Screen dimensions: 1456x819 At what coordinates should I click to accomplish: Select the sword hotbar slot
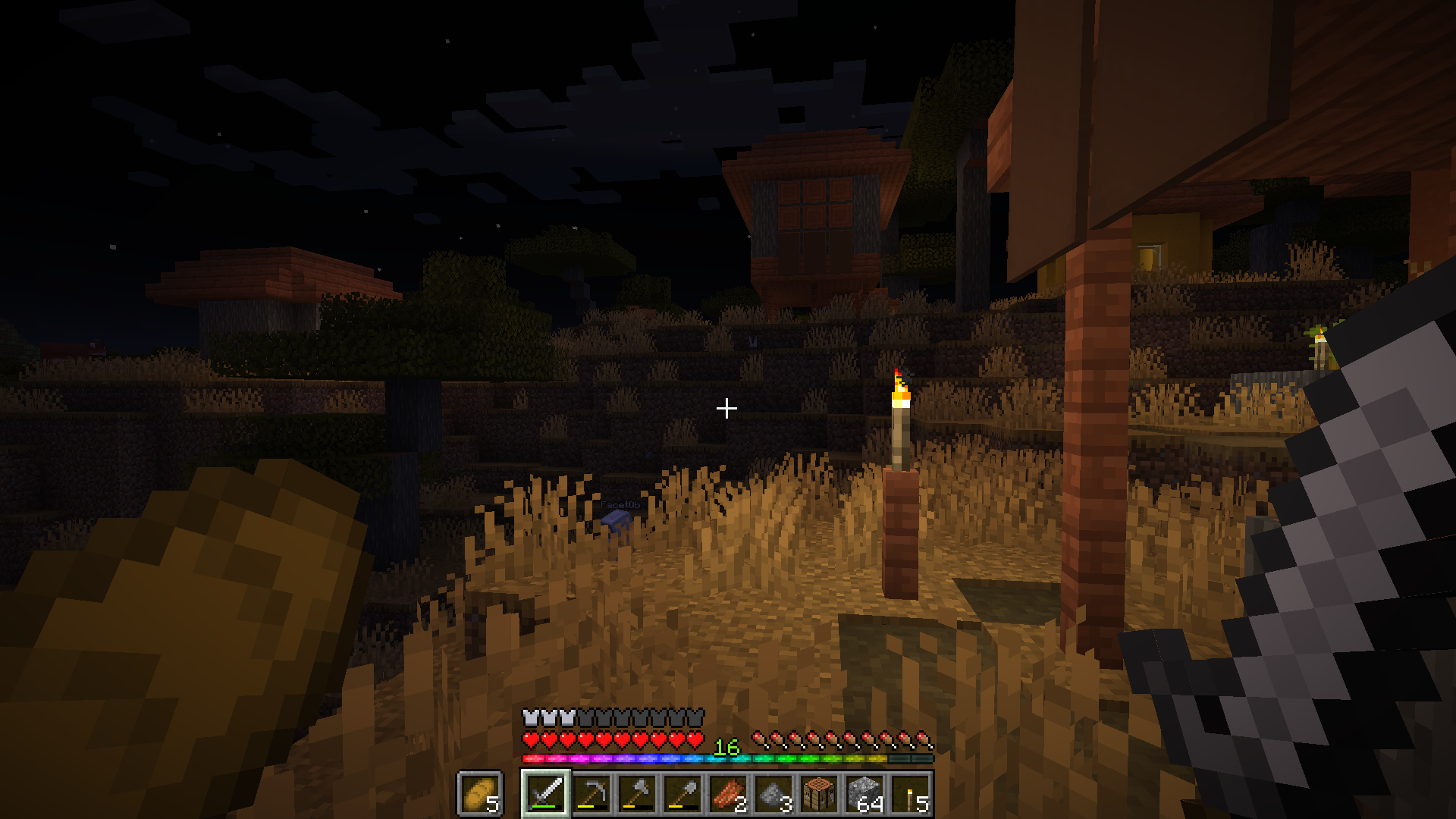click(546, 794)
